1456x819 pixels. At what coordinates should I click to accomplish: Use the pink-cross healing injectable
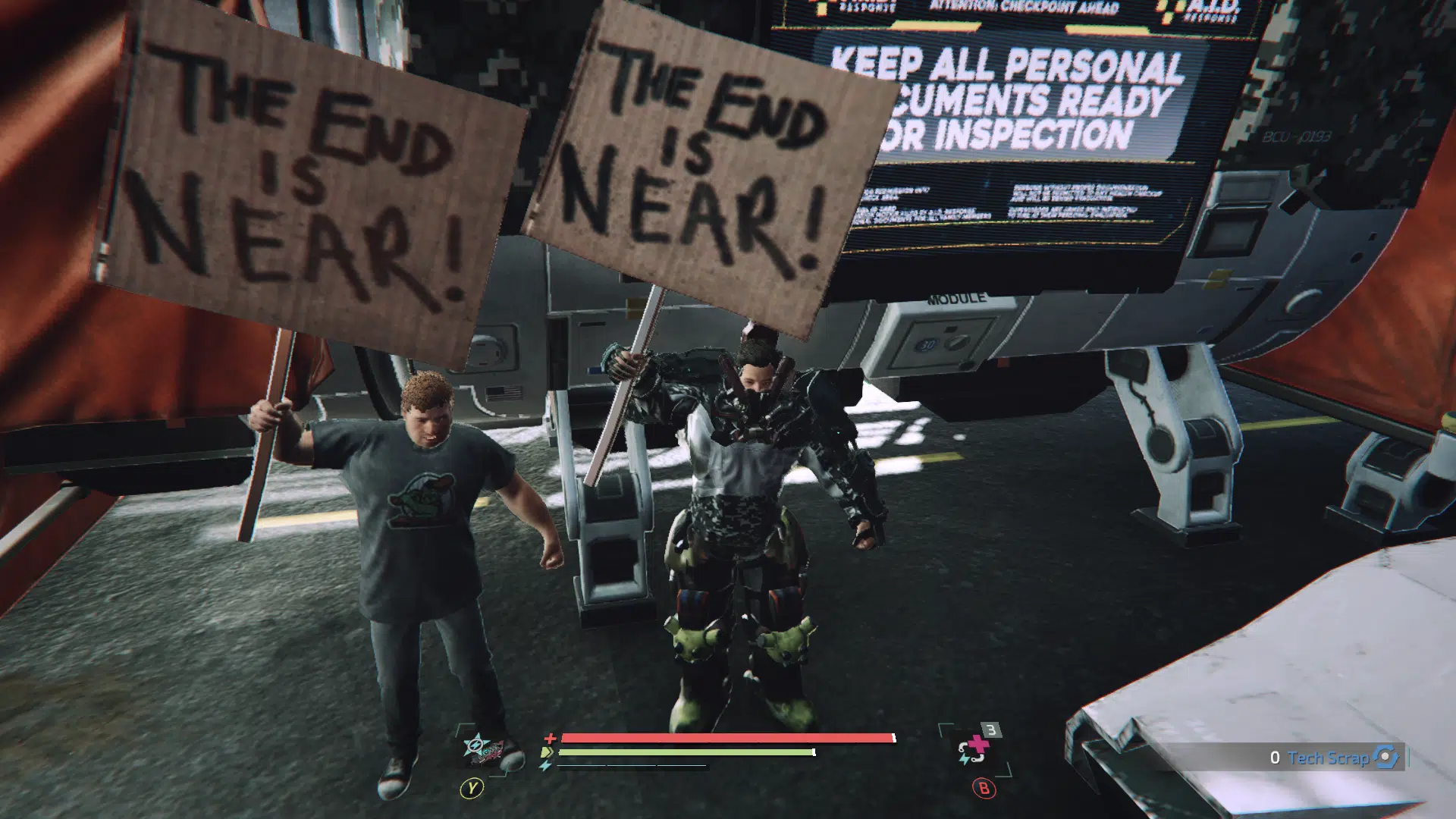pyautogui.click(x=975, y=748)
